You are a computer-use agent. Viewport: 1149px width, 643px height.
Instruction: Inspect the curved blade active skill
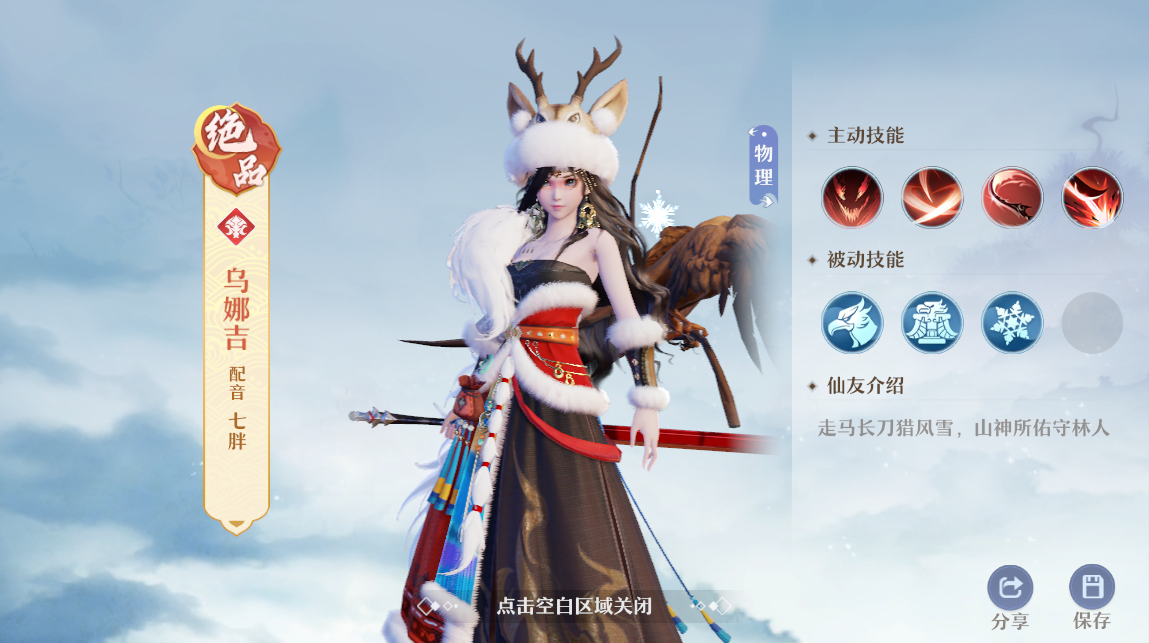tap(1012, 197)
